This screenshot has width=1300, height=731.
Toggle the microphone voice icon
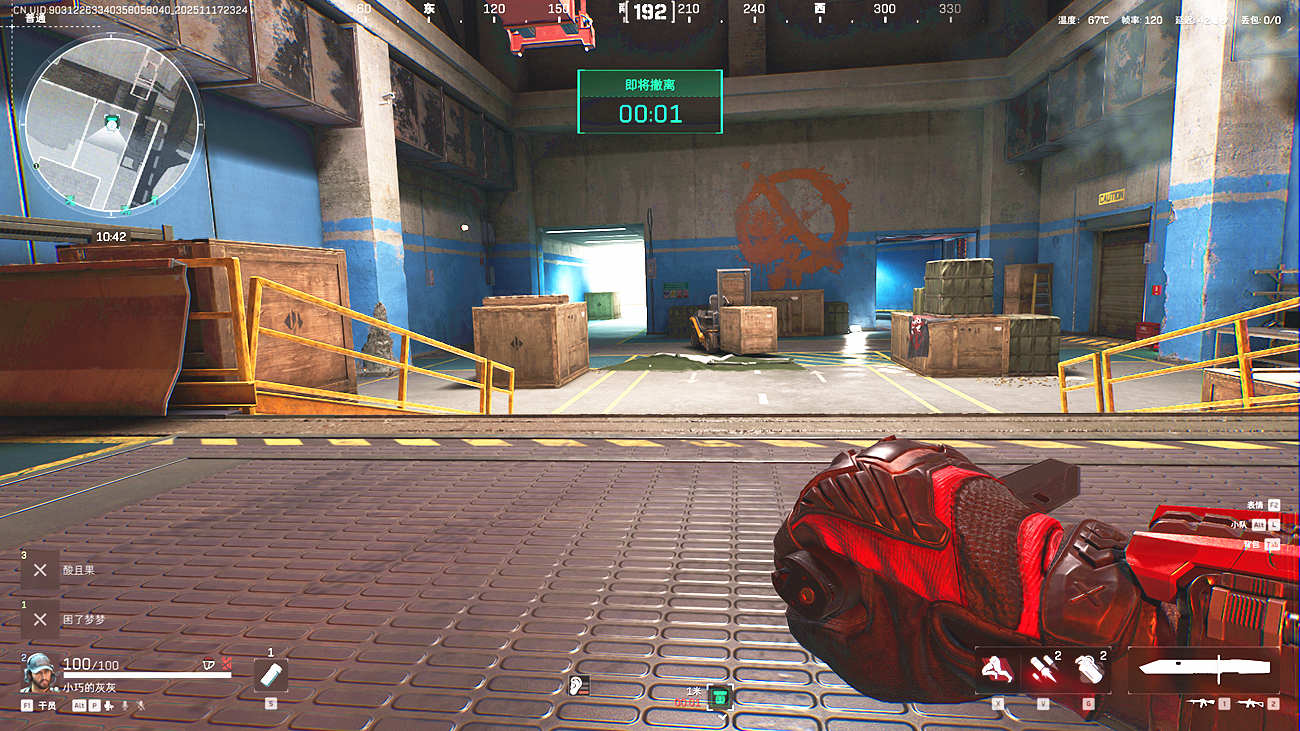point(125,705)
